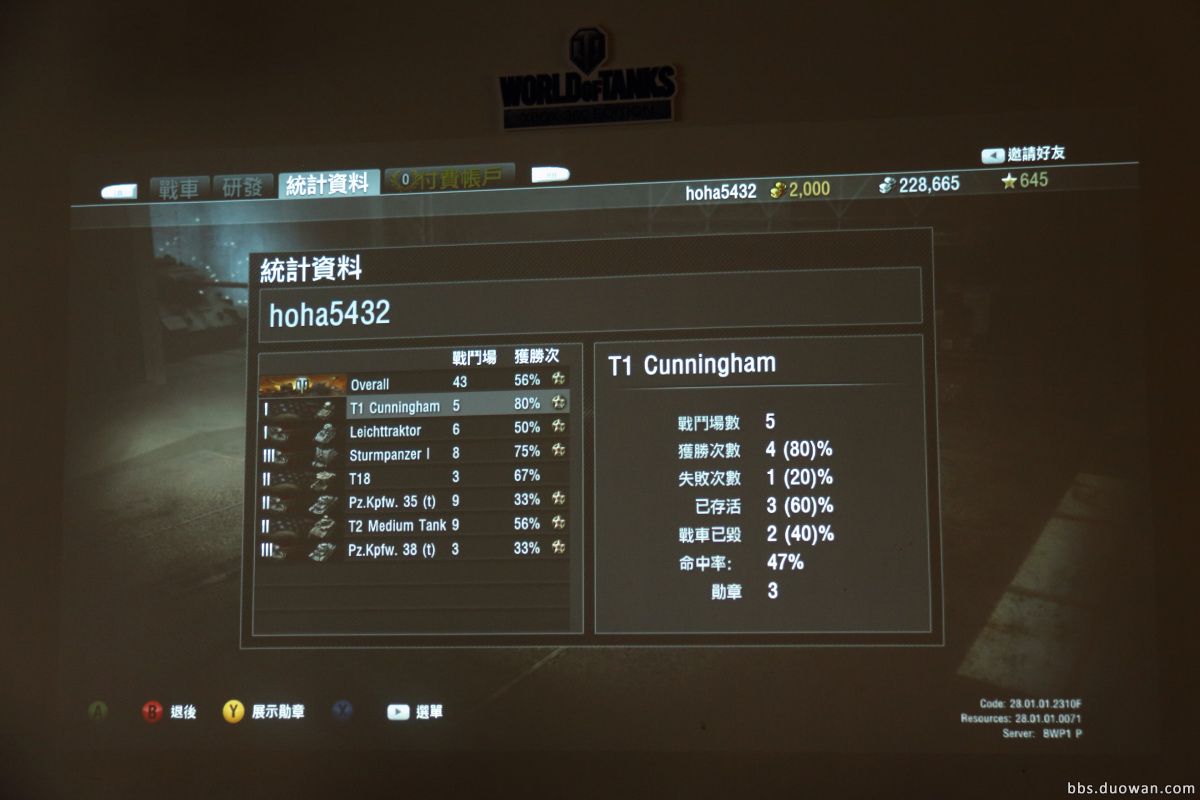Select the Pz.Kpfw. 38 (t) row
The height and width of the screenshot is (800, 1200).
click(413, 549)
